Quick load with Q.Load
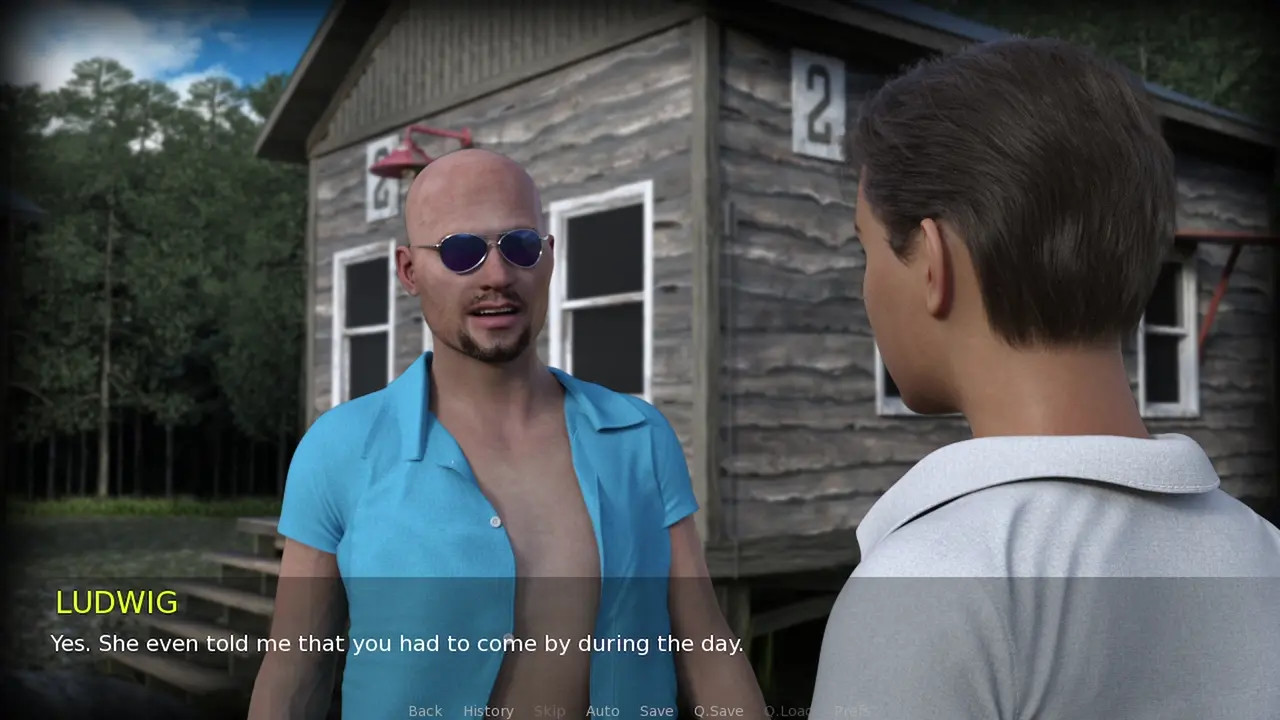This screenshot has height=720, width=1280. click(788, 711)
